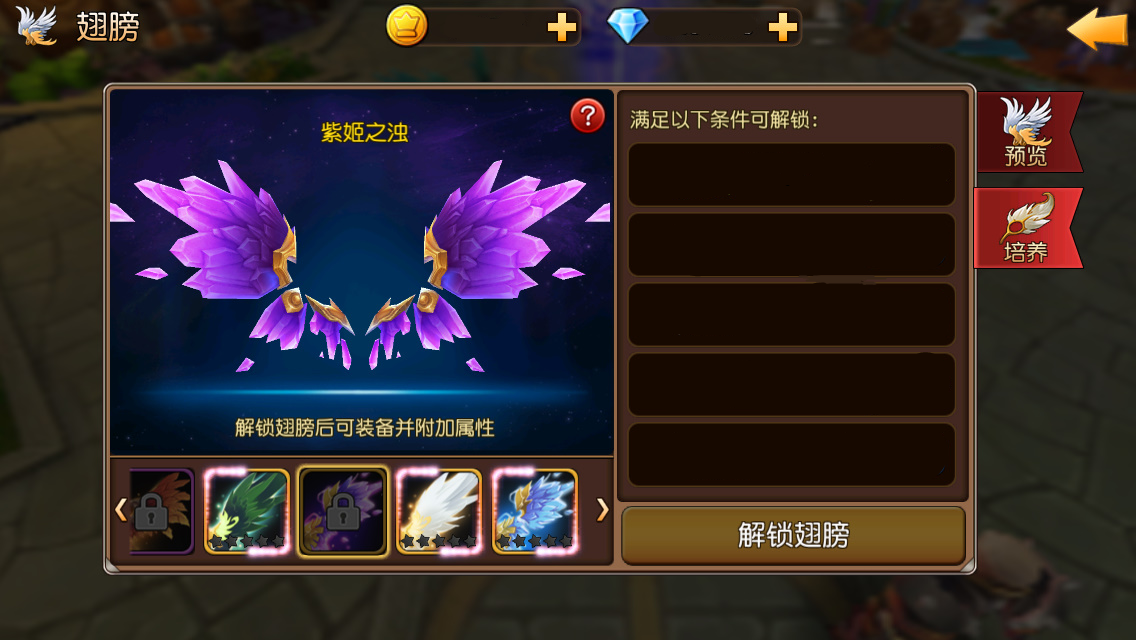Show previous wings with the left arrow
1136x640 pixels.
click(x=120, y=510)
